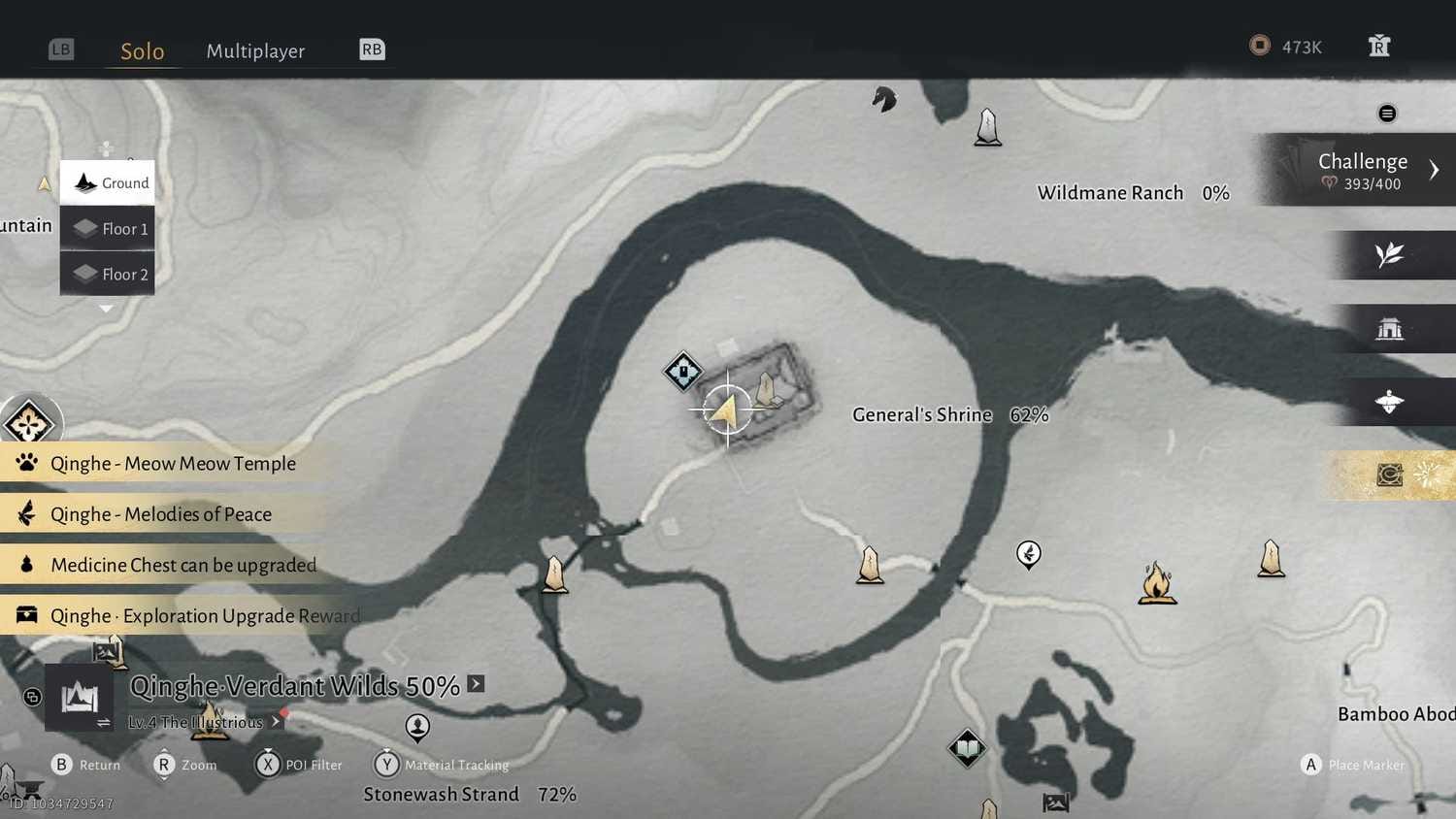Viewport: 1456px width, 819px height.
Task: View Qinghe Exploration Upgrade Reward
Action: tap(204, 616)
